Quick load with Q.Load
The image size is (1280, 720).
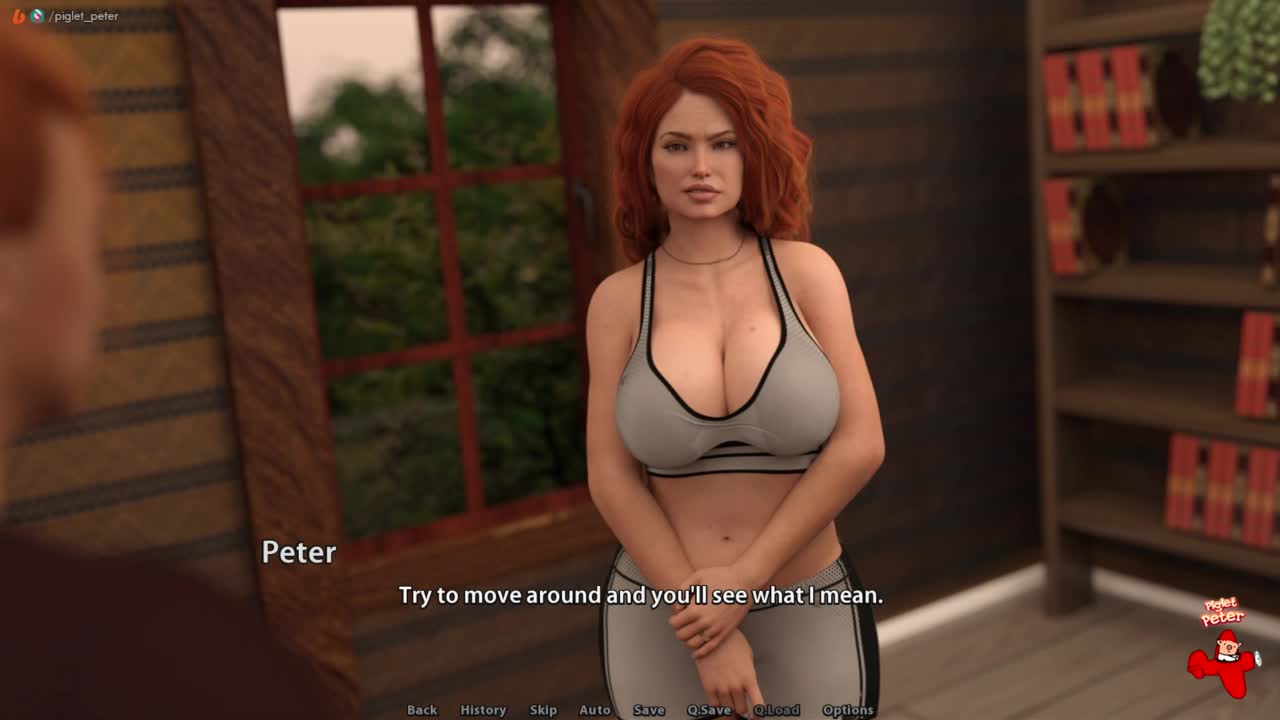777,710
